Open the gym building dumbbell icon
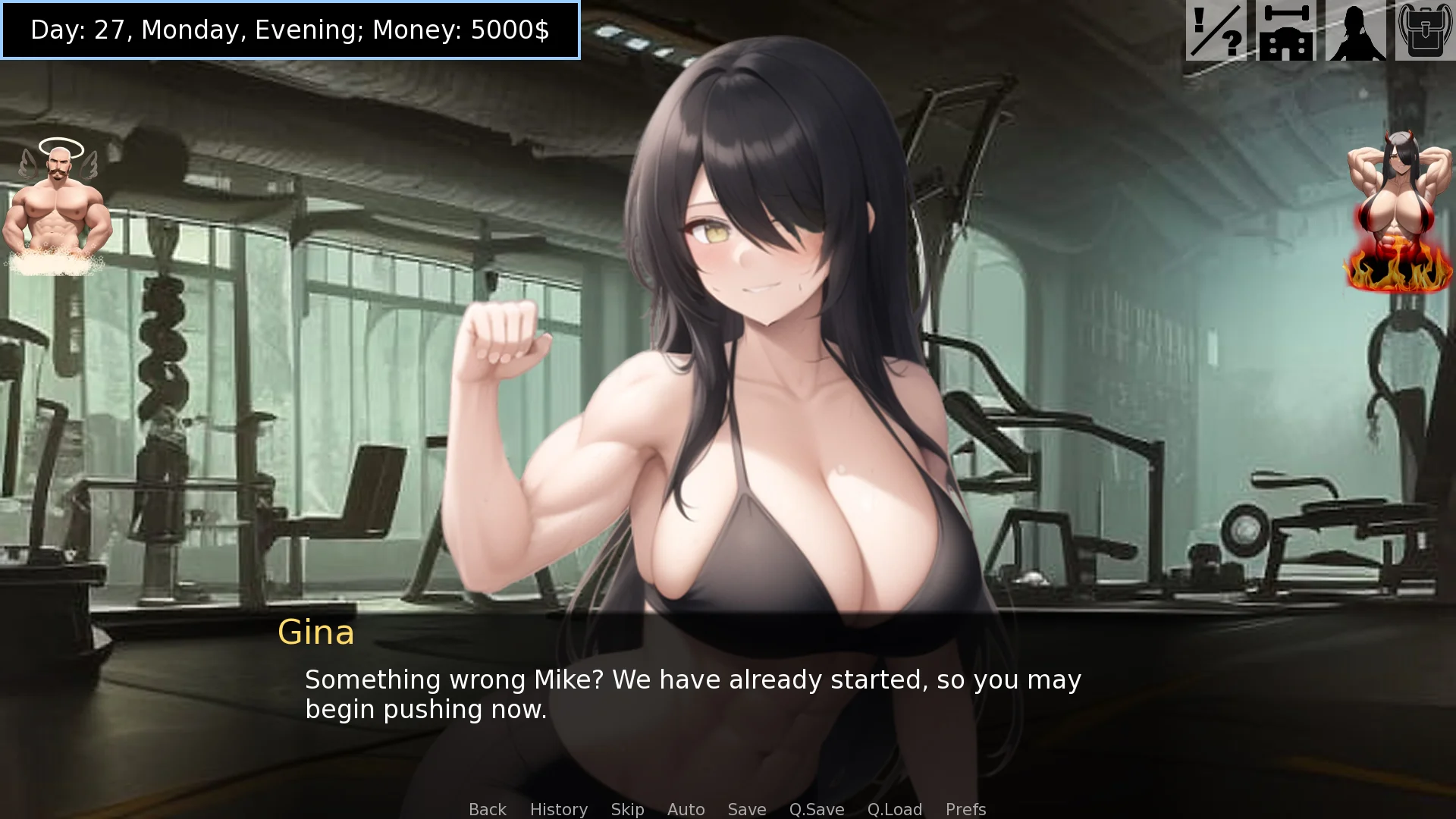 1286,31
